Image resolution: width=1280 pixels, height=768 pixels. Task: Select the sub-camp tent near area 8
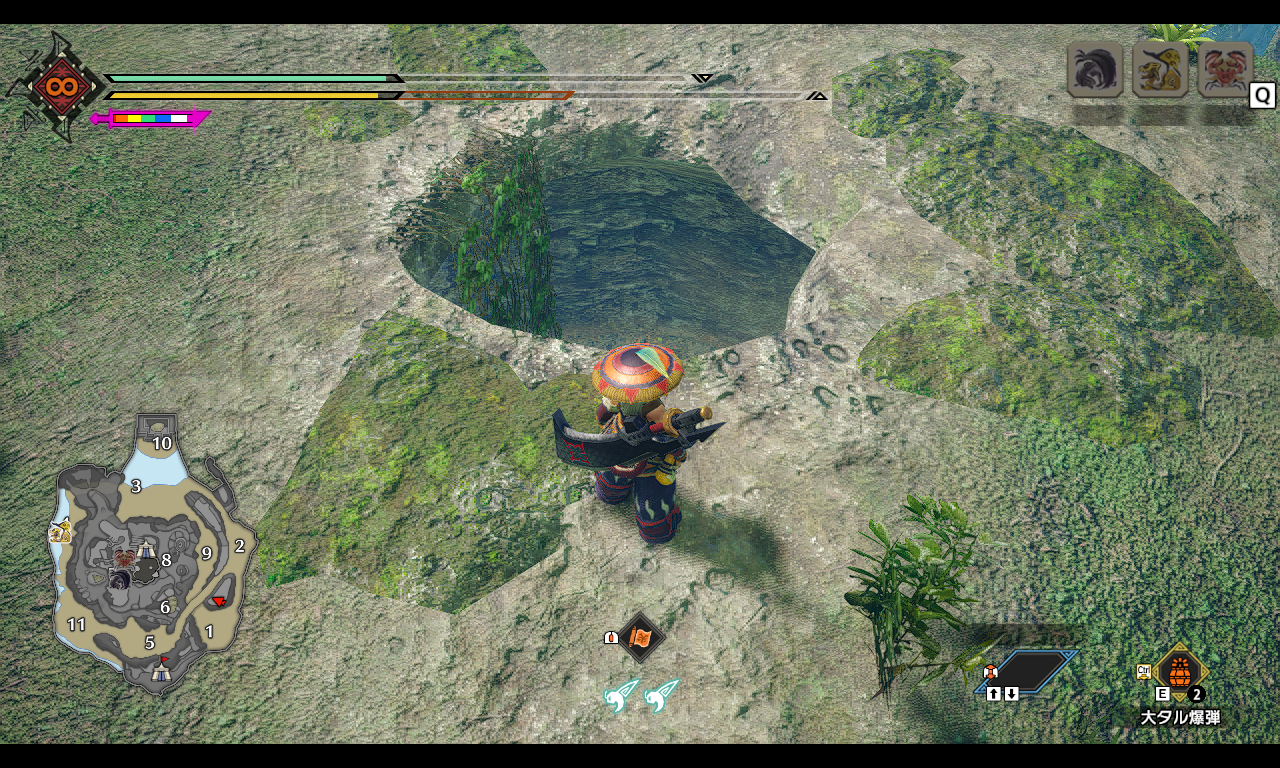click(x=146, y=550)
